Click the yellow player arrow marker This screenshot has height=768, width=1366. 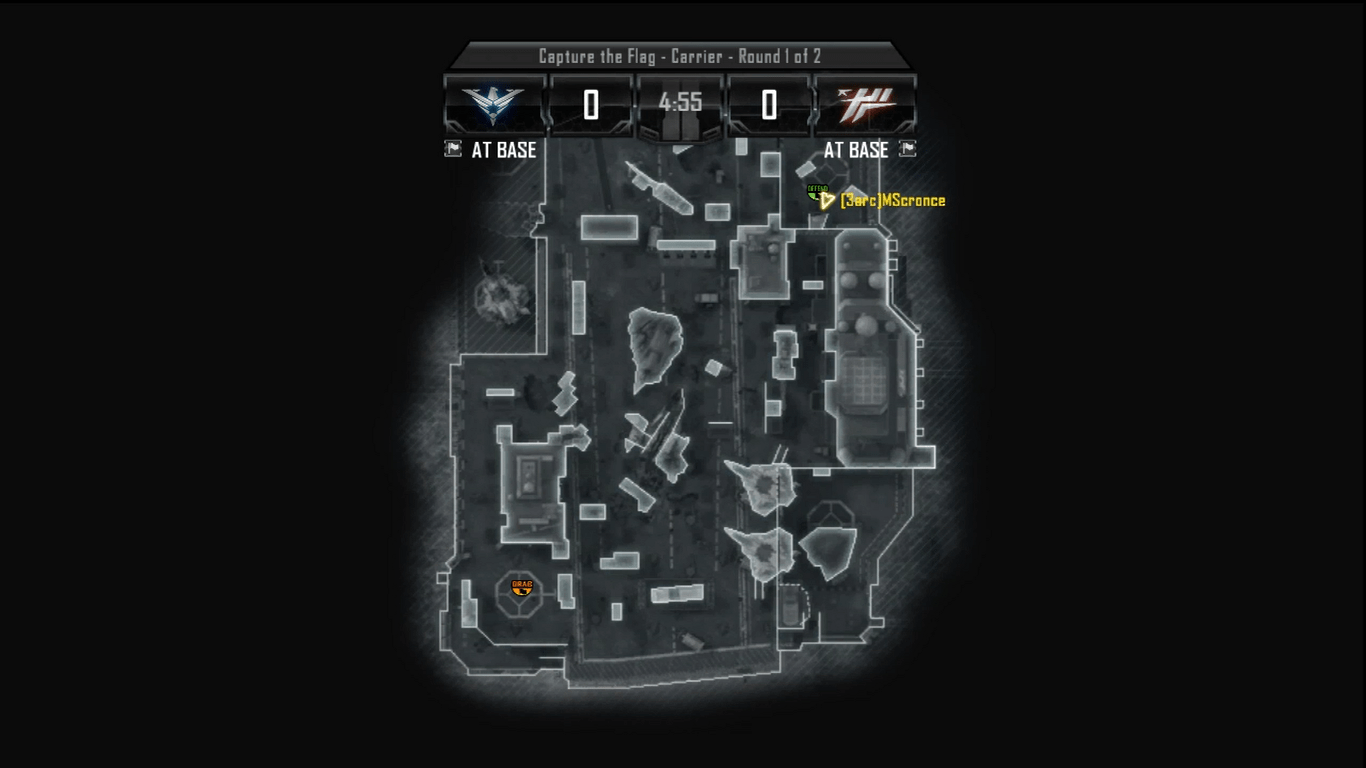[x=828, y=201]
